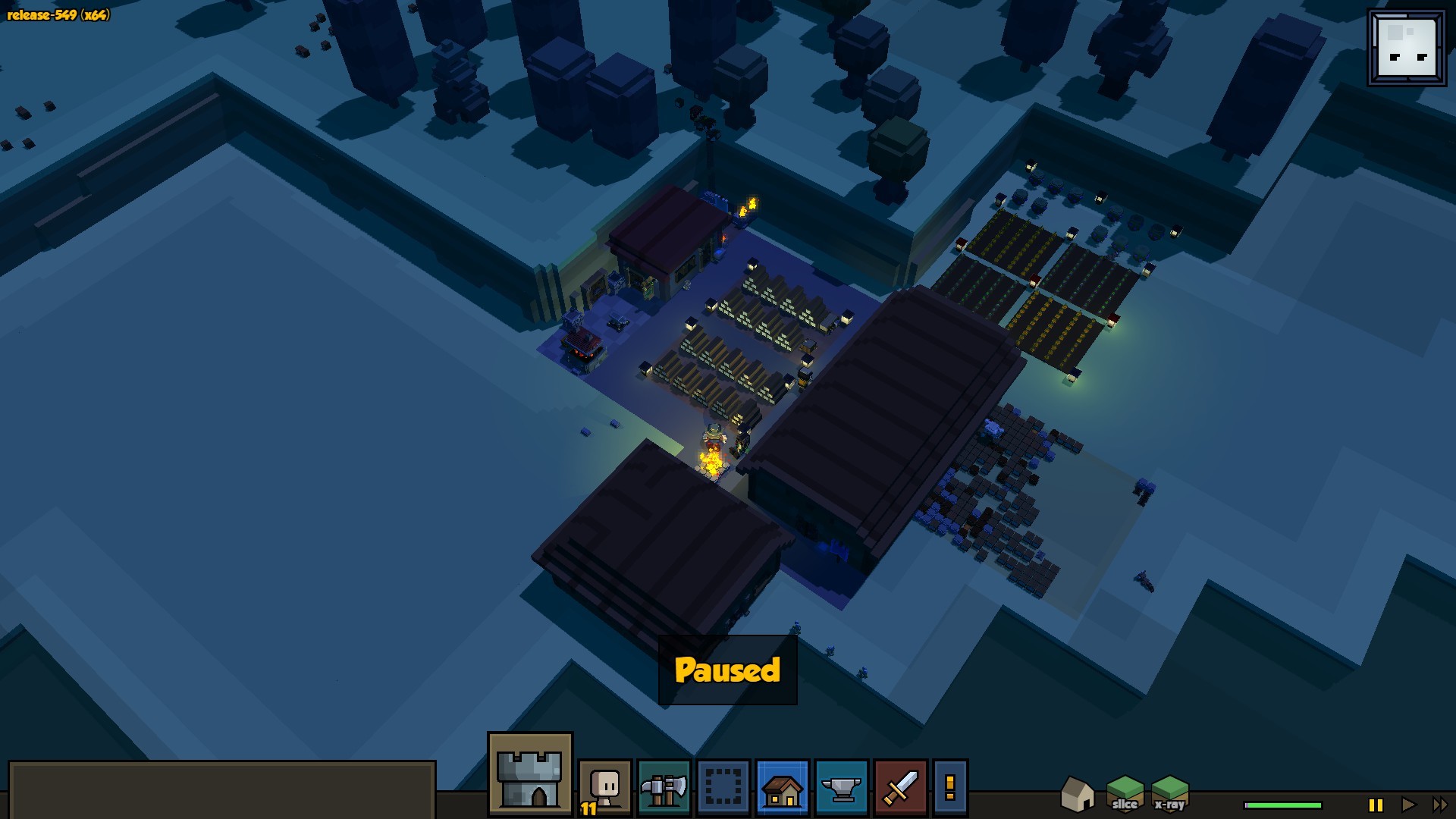Toggle the x-ray view mode
Viewport: 1456px width, 819px height.
coord(1169,794)
